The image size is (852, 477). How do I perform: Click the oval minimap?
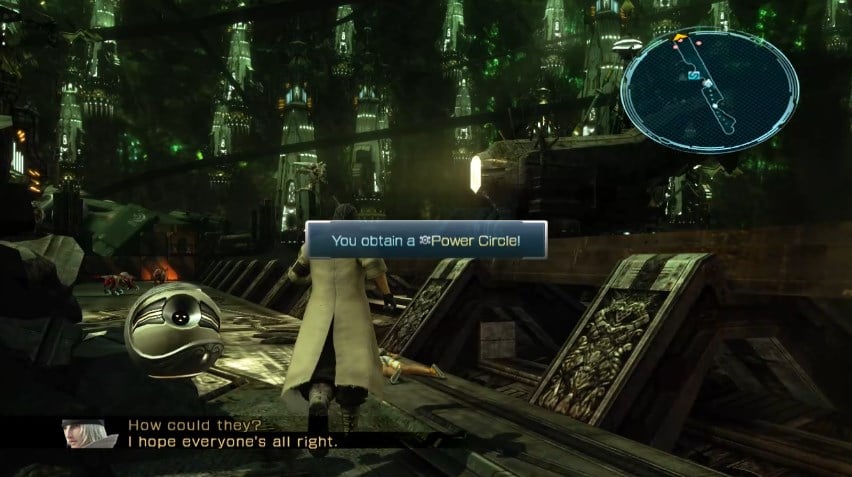[x=709, y=89]
